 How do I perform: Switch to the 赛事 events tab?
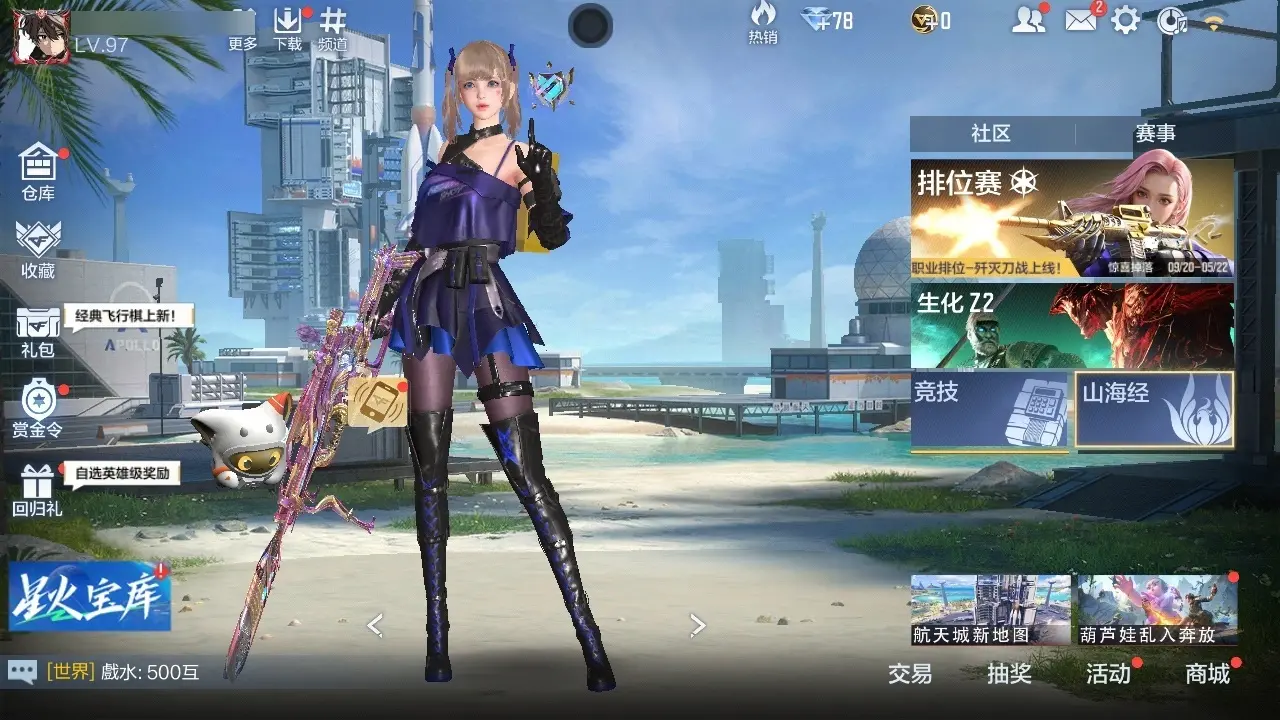click(1155, 133)
